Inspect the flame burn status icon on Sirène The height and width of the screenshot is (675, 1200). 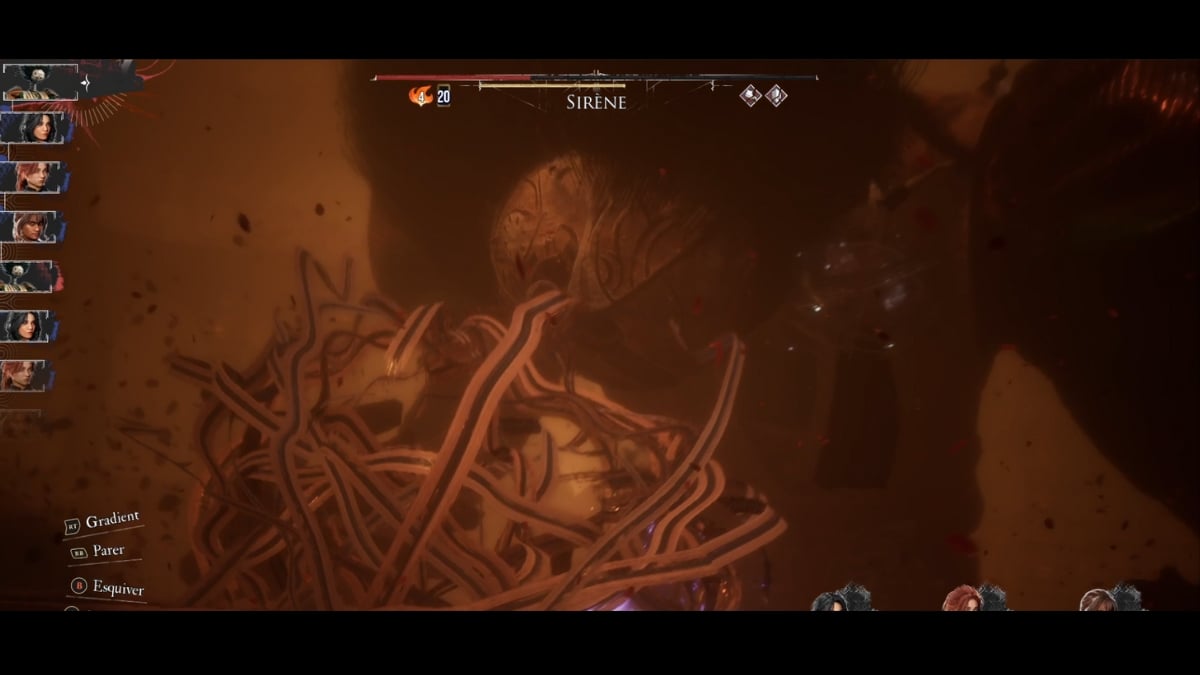click(421, 96)
